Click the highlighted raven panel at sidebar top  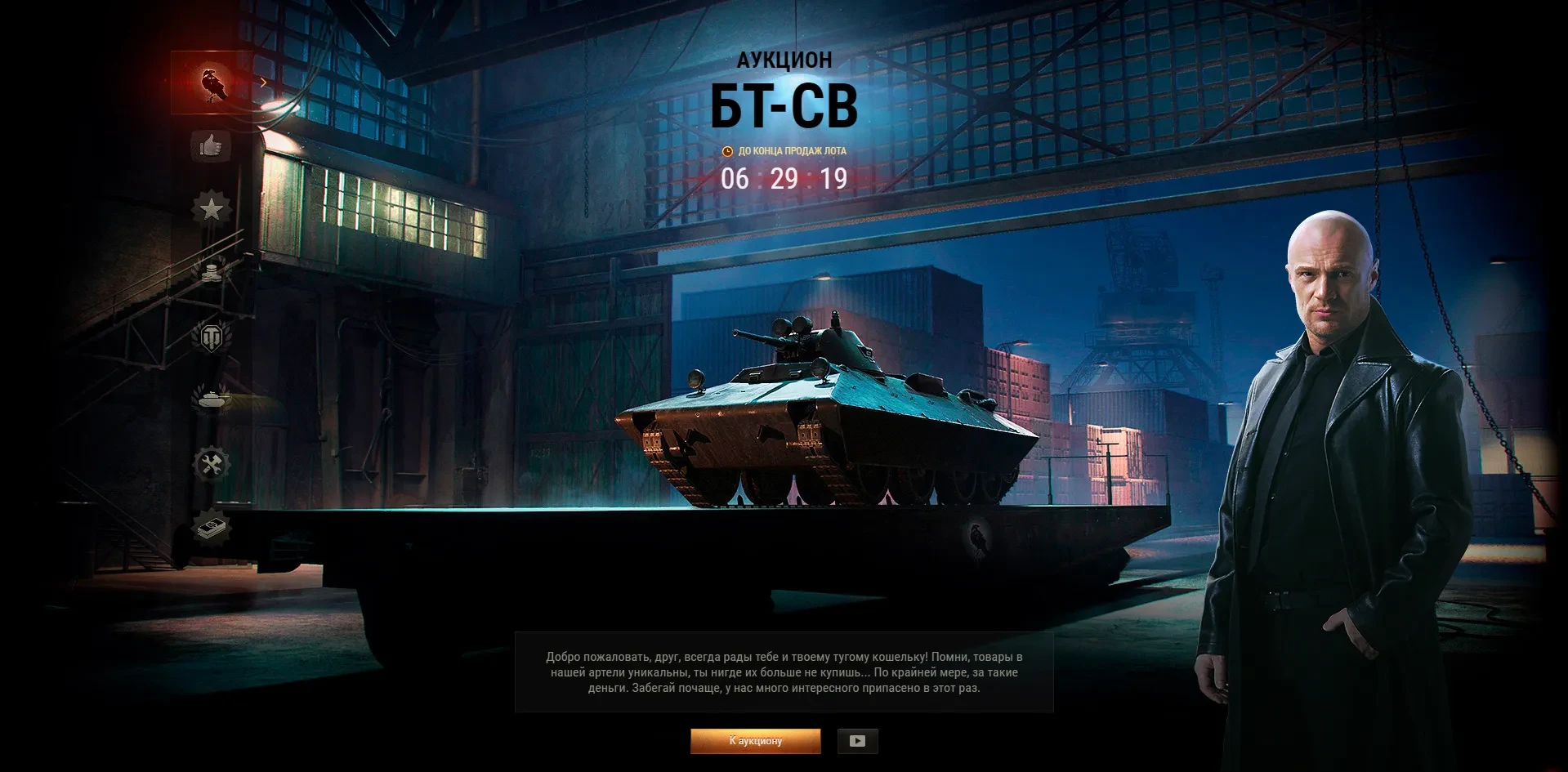pyautogui.click(x=211, y=81)
